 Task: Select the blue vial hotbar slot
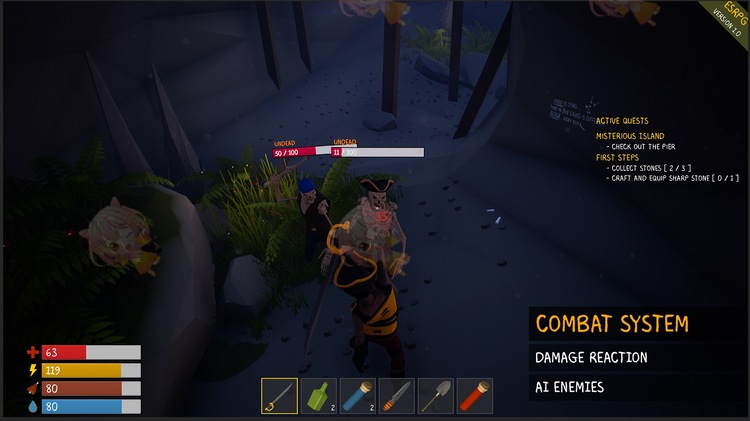tap(358, 395)
